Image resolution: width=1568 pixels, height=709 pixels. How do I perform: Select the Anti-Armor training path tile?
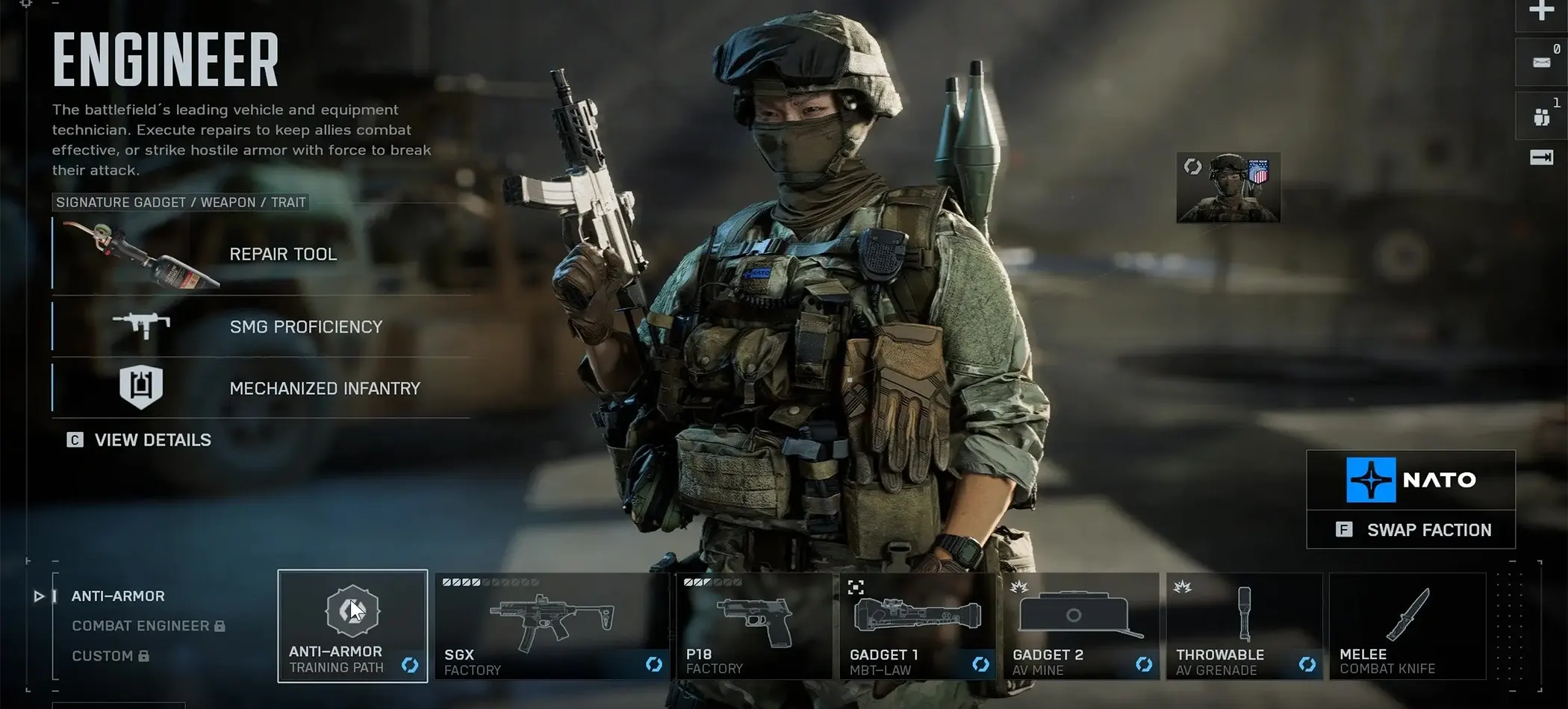pyautogui.click(x=352, y=625)
